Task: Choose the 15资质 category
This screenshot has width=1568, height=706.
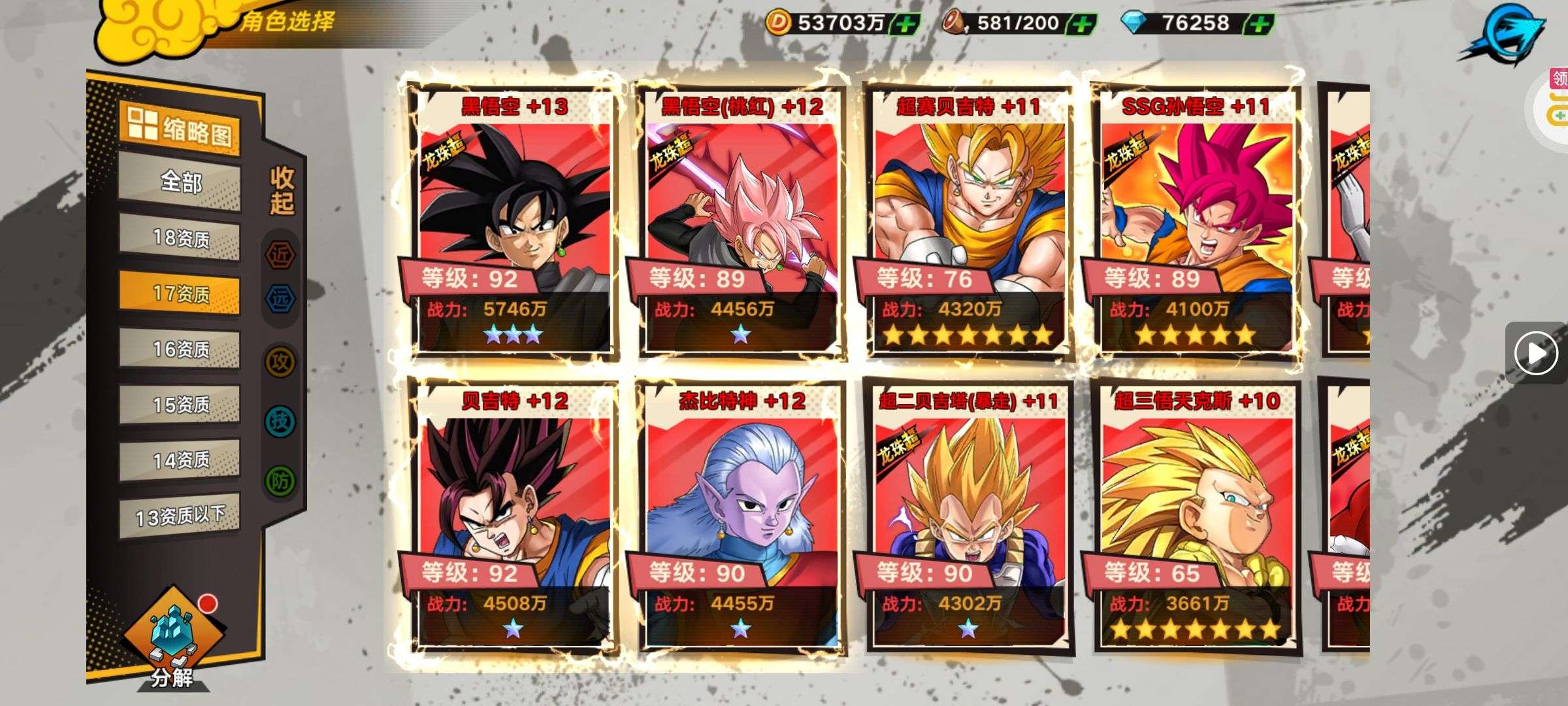Action: click(180, 405)
